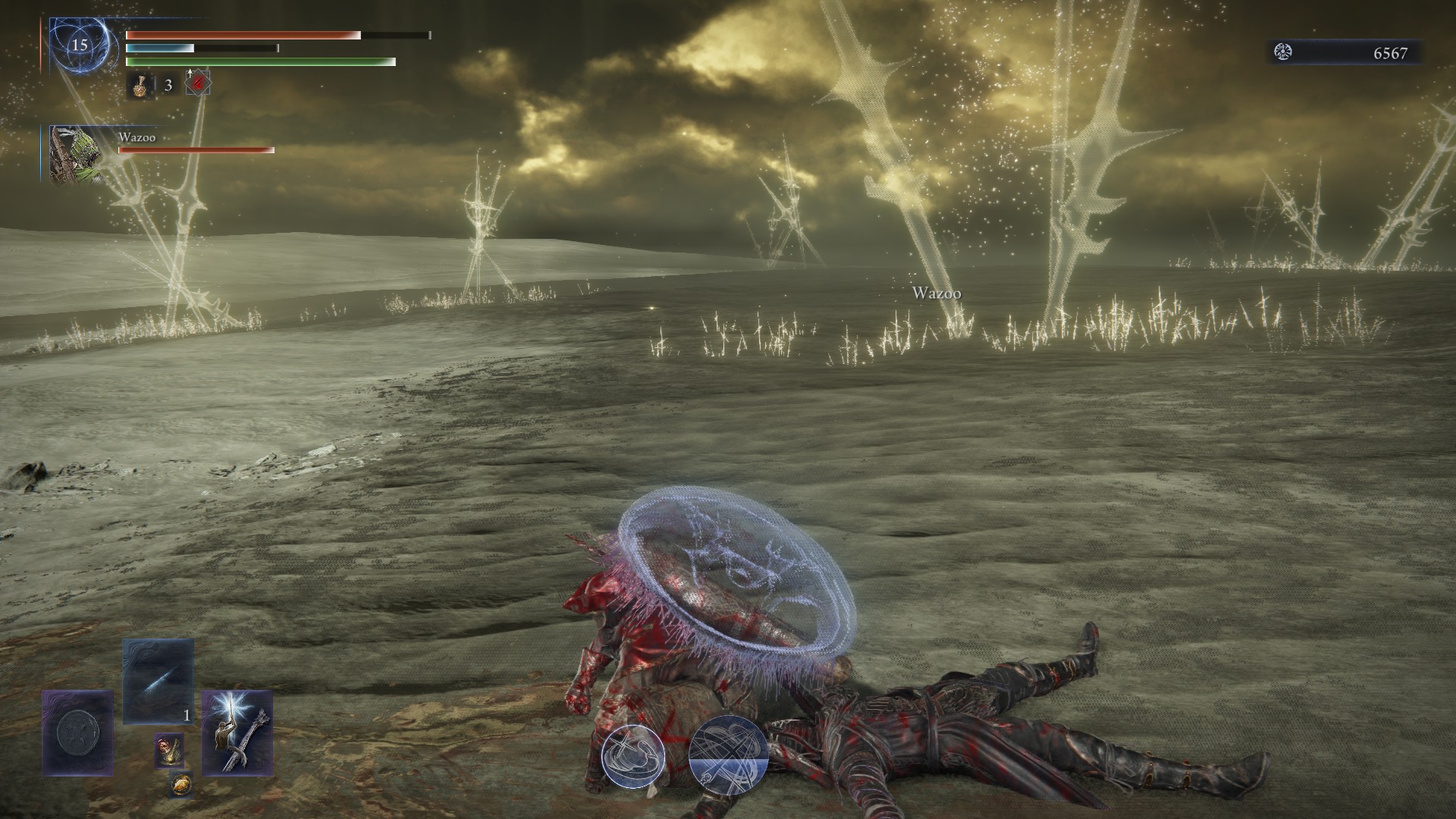Screen dimensions: 1456x819
Task: Activate the smaller circular character skill icon
Action: coord(633,756)
